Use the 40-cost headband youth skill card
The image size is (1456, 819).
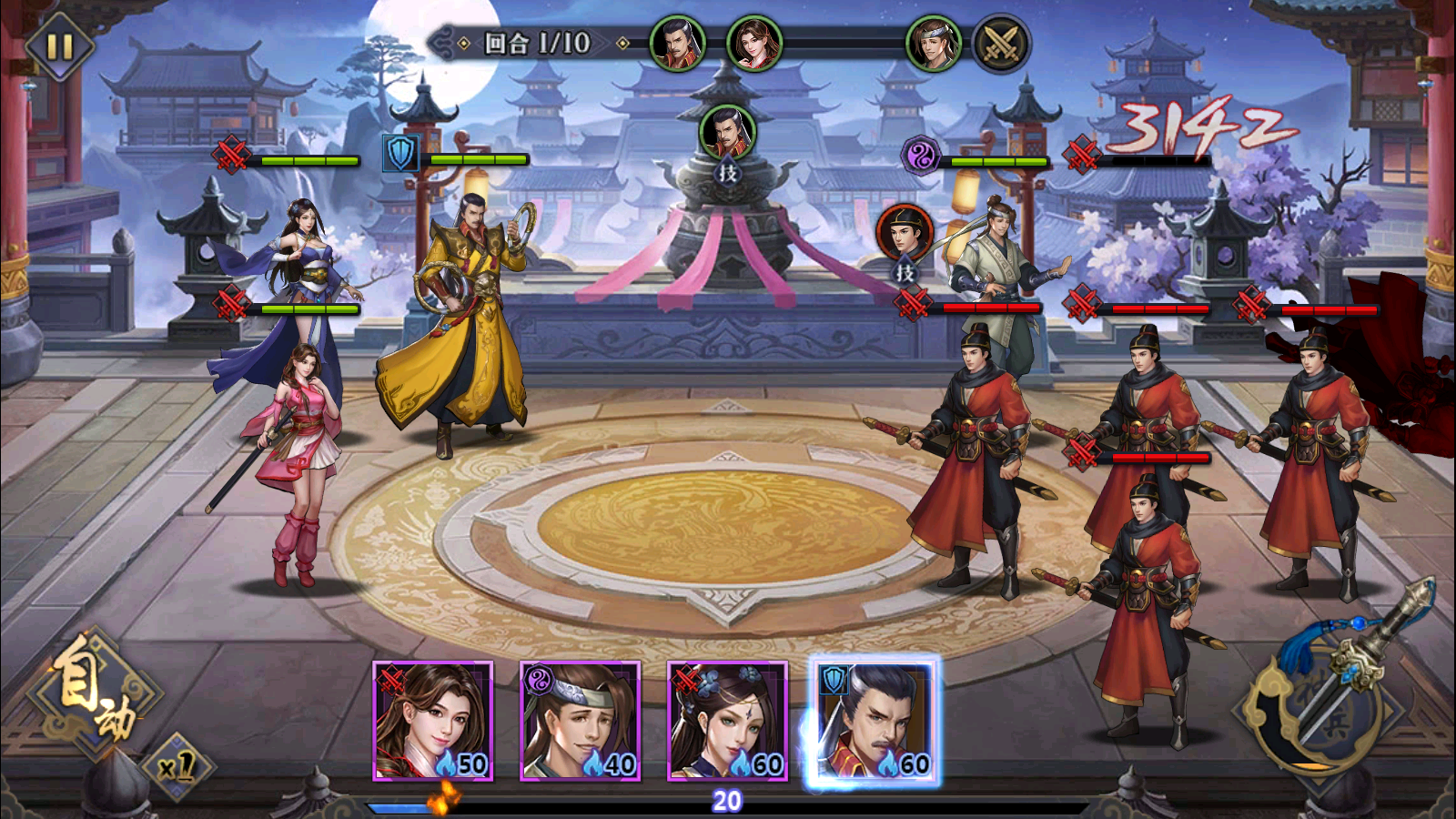[x=581, y=722]
